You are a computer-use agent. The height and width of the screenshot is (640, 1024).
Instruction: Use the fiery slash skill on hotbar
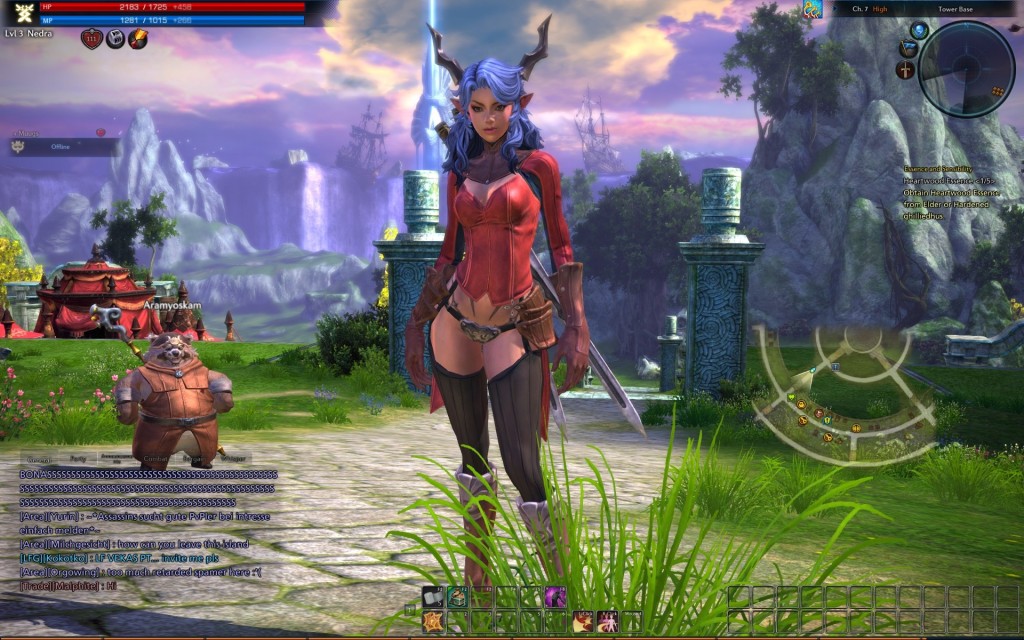point(582,621)
